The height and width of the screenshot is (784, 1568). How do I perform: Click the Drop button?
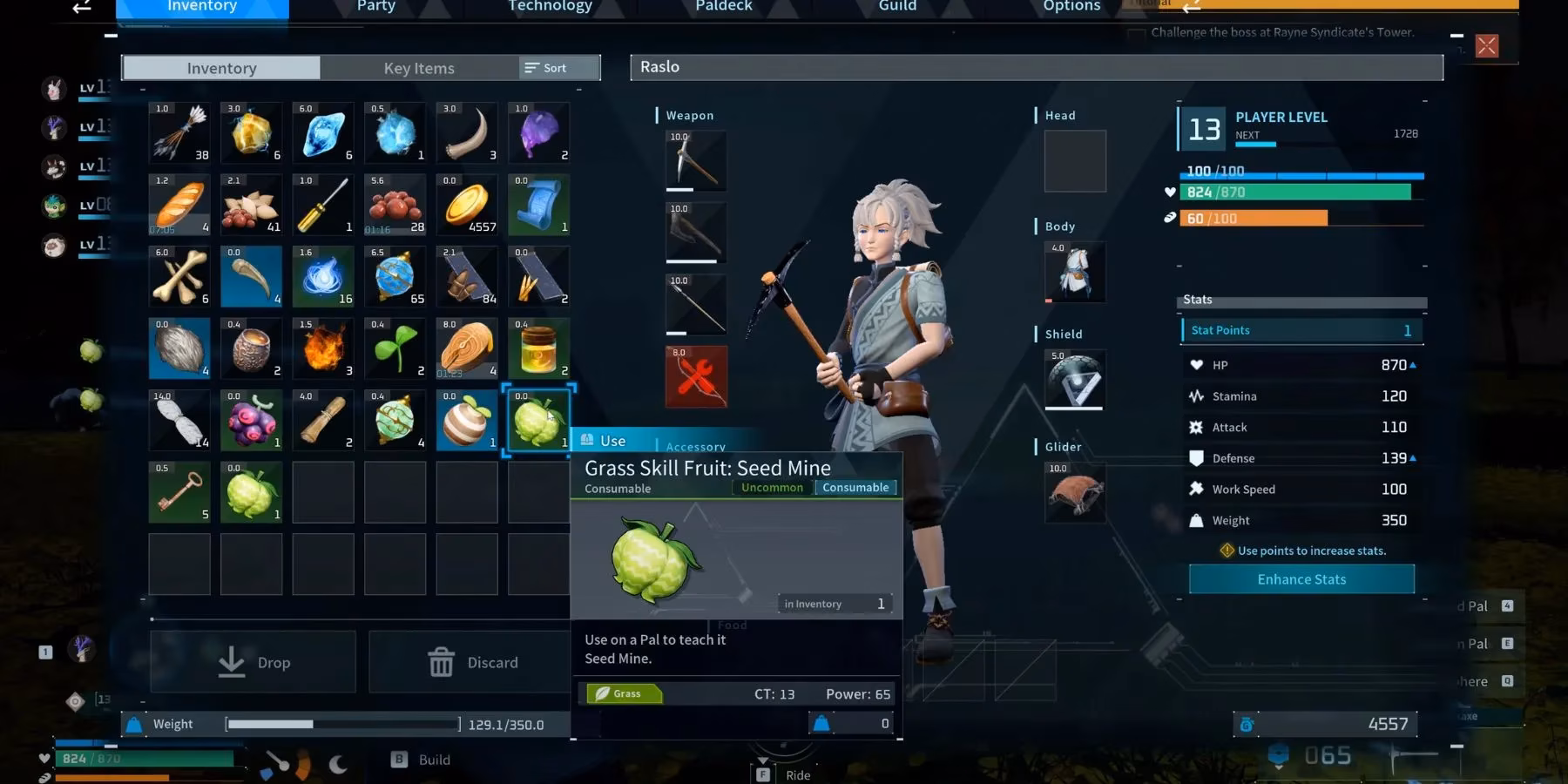252,661
